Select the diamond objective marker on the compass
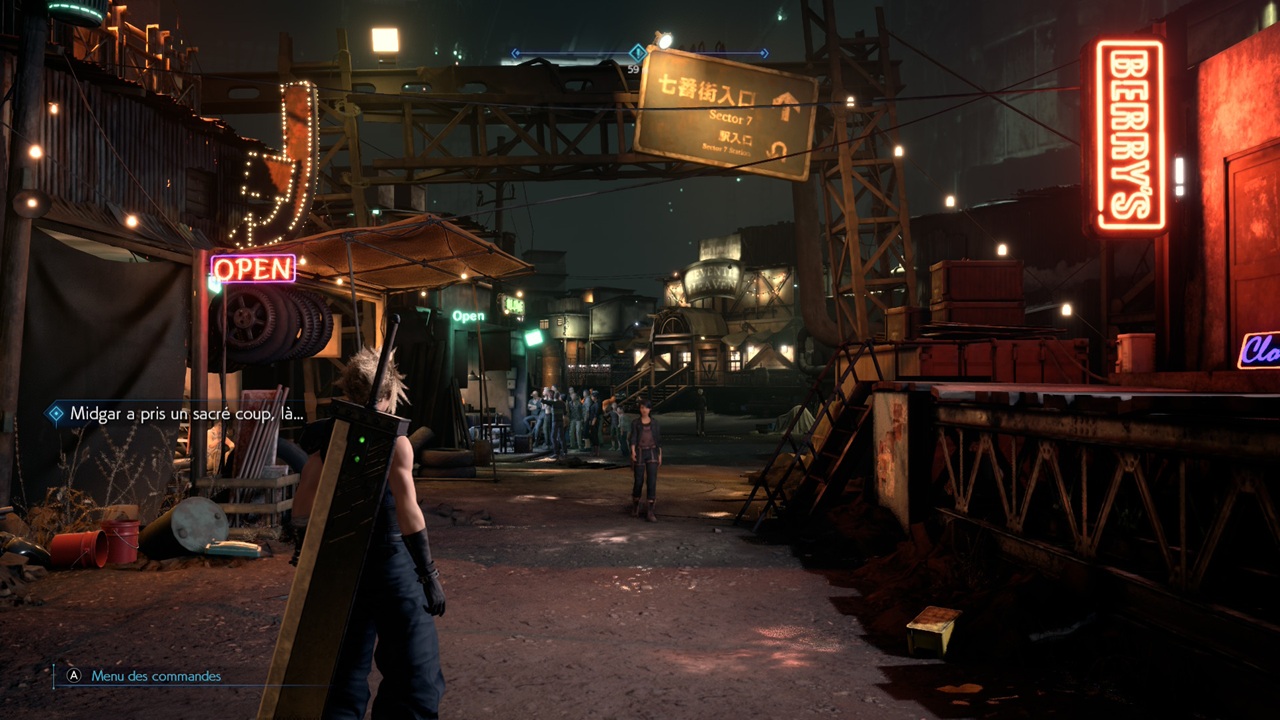 pyautogui.click(x=636, y=52)
